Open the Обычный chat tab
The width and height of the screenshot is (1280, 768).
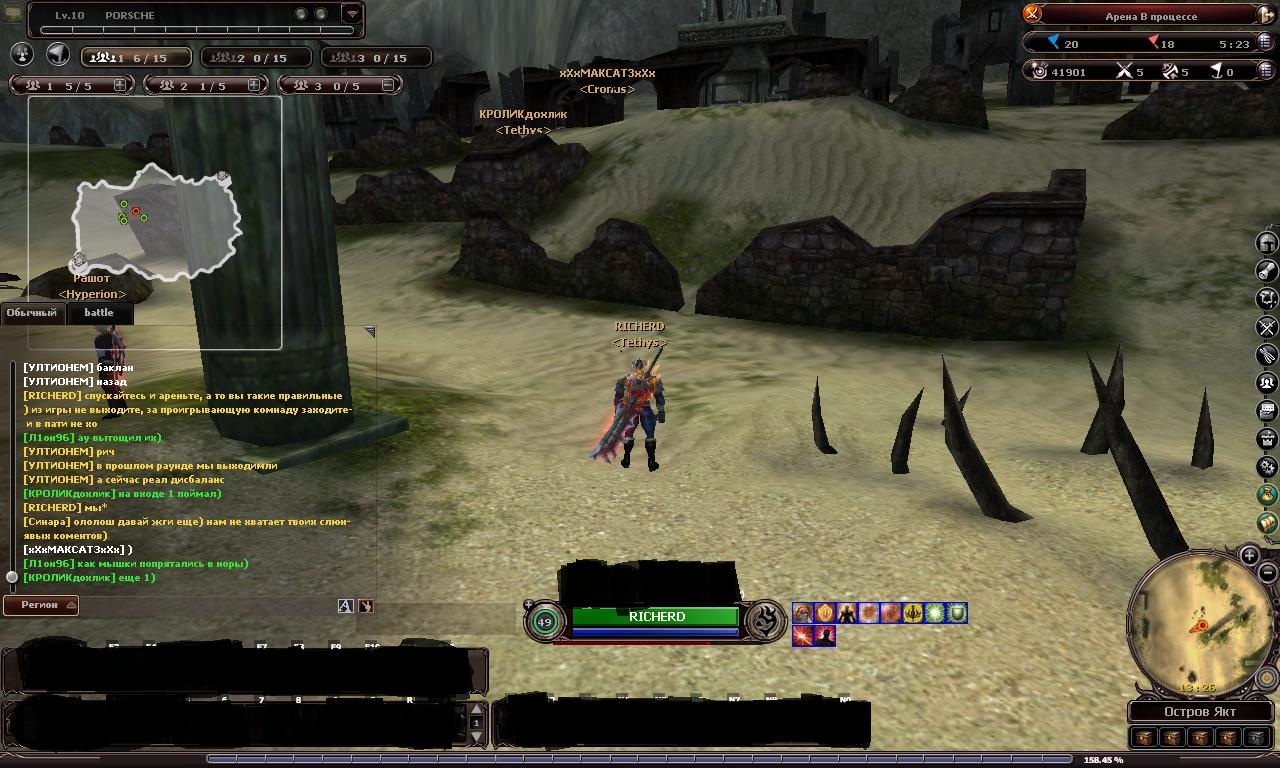32,313
